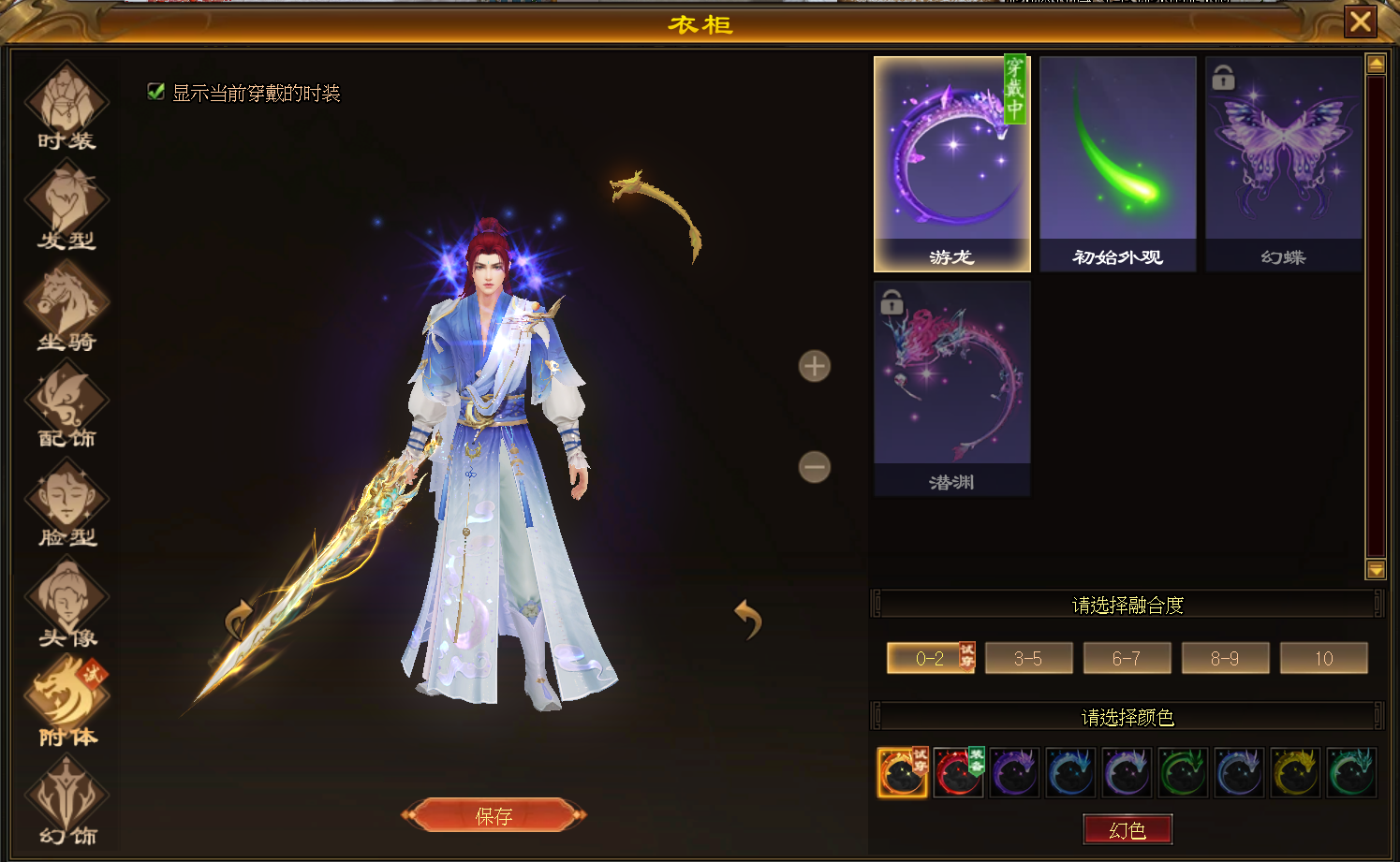The height and width of the screenshot is (862, 1400).
Task: Open the 发型 hairstyle category
Action: [x=66, y=206]
